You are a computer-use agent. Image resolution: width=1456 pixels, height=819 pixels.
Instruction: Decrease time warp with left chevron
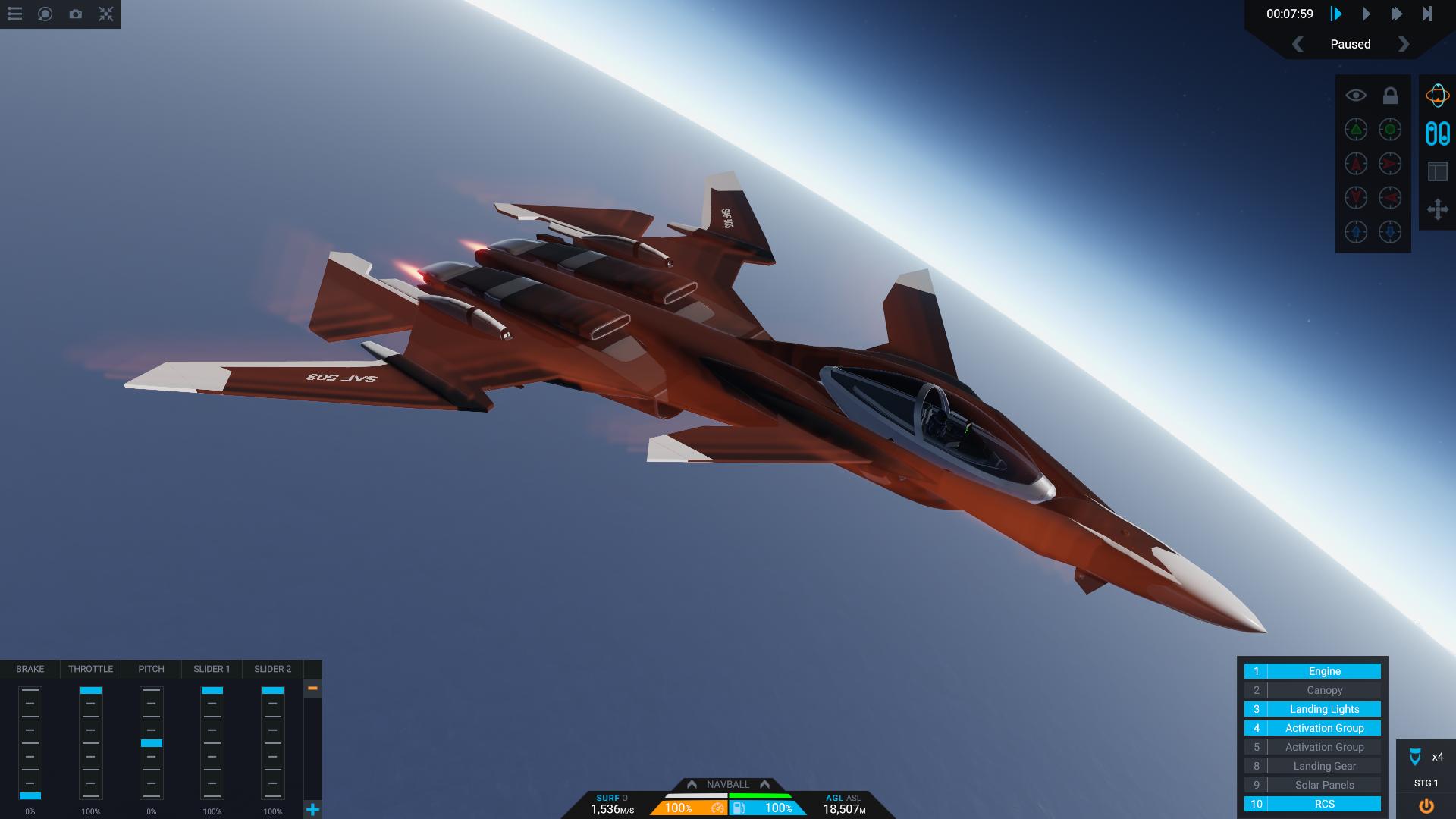coord(1298,44)
